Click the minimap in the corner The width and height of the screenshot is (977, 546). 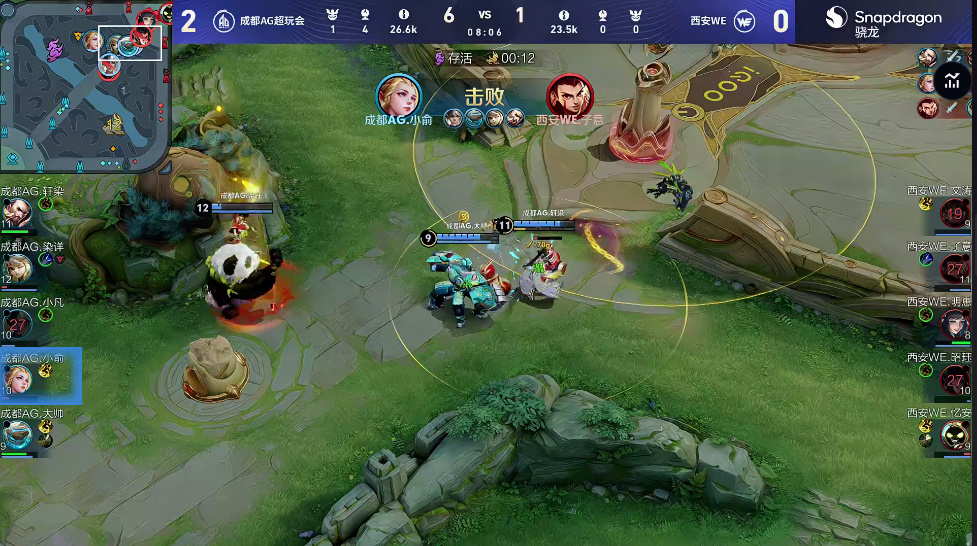click(x=84, y=84)
